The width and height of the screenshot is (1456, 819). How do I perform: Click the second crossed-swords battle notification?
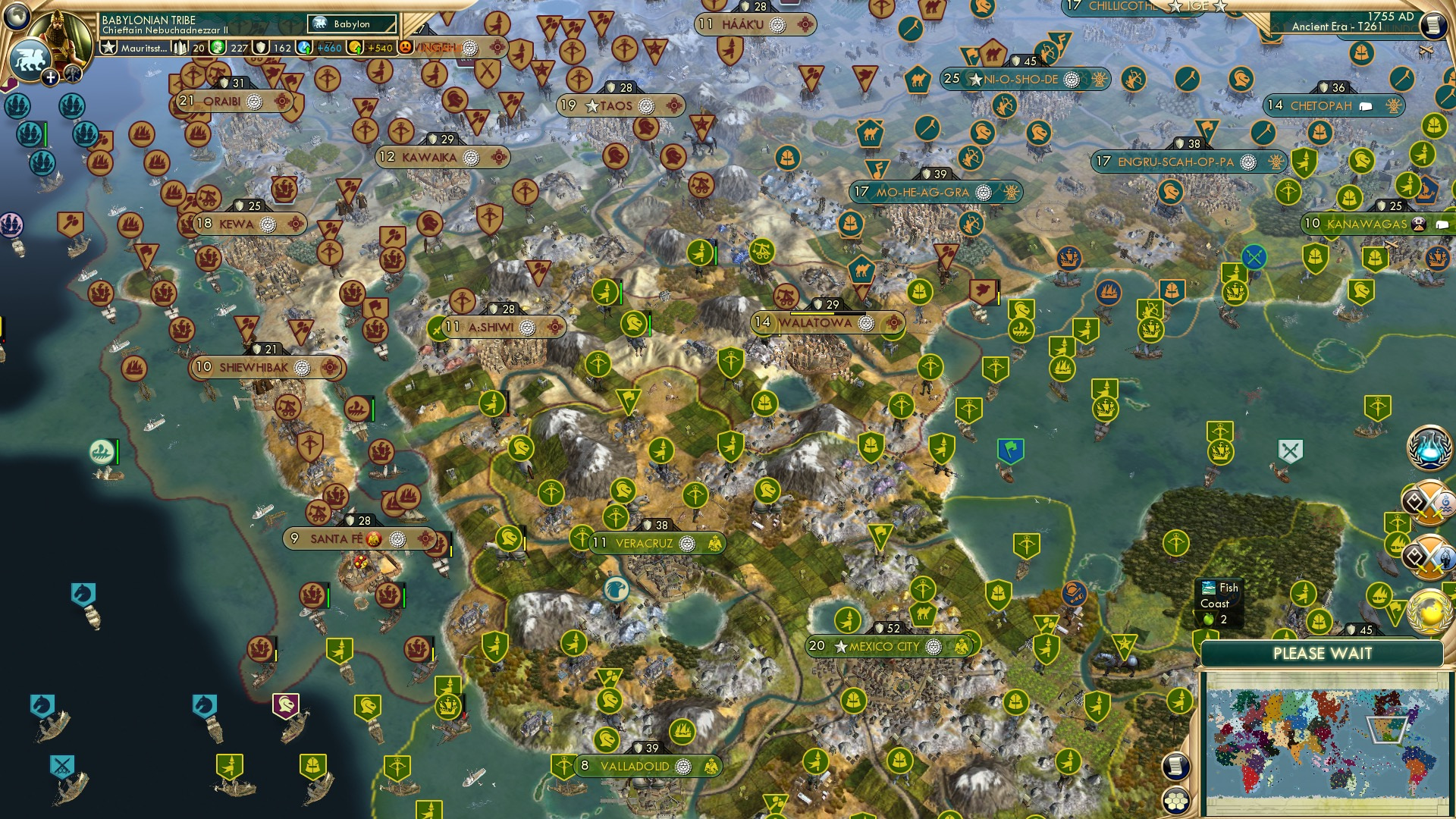click(1430, 556)
